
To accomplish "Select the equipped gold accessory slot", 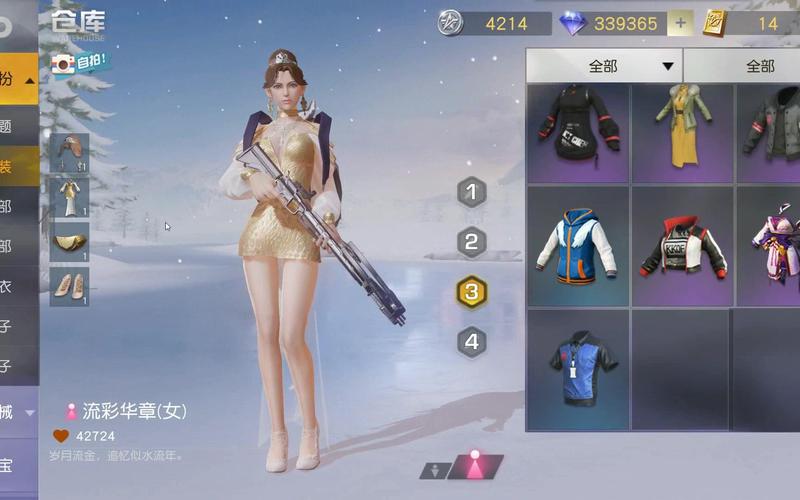I will pos(70,242).
